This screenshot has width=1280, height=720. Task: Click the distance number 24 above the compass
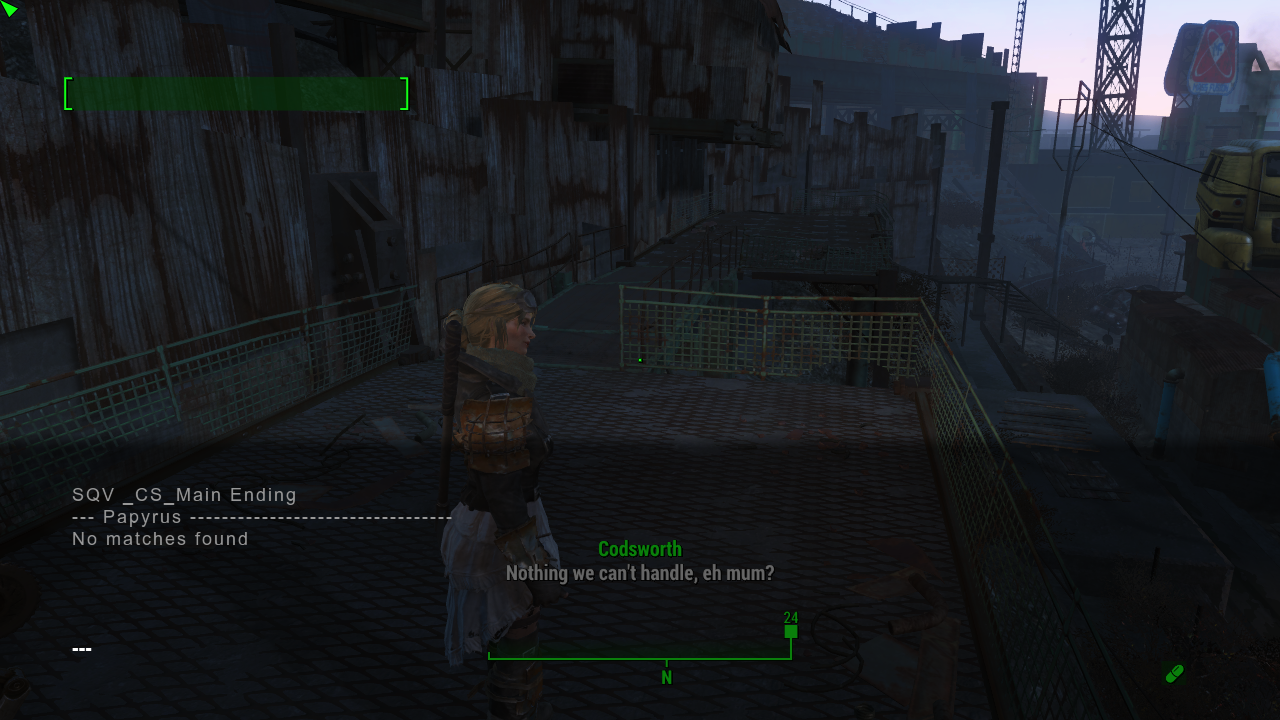[790, 616]
